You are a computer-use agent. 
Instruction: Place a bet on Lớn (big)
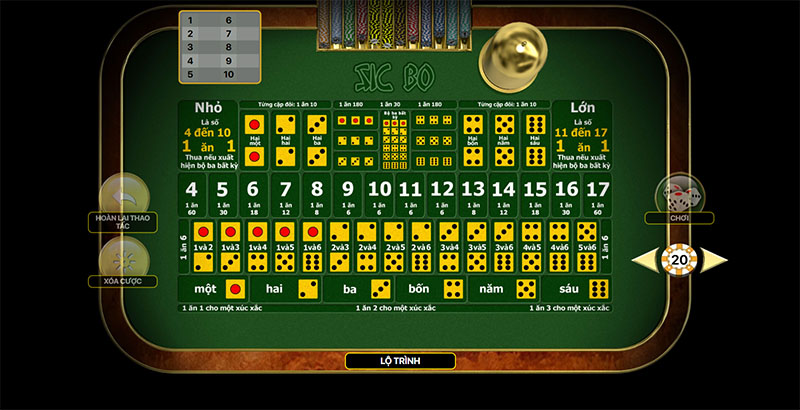click(x=582, y=135)
